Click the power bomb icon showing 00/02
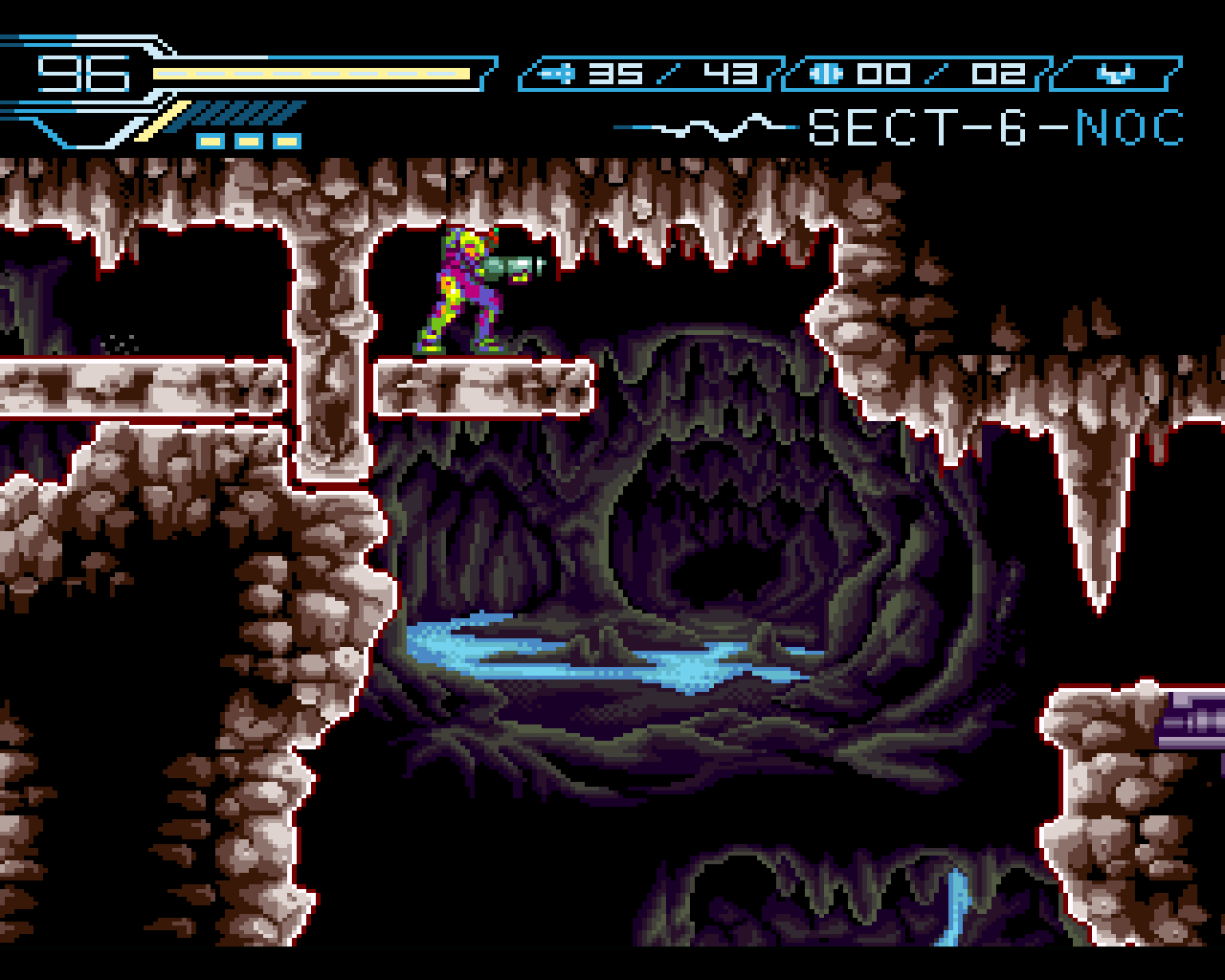This screenshot has width=1225, height=980. pyautogui.click(x=825, y=72)
